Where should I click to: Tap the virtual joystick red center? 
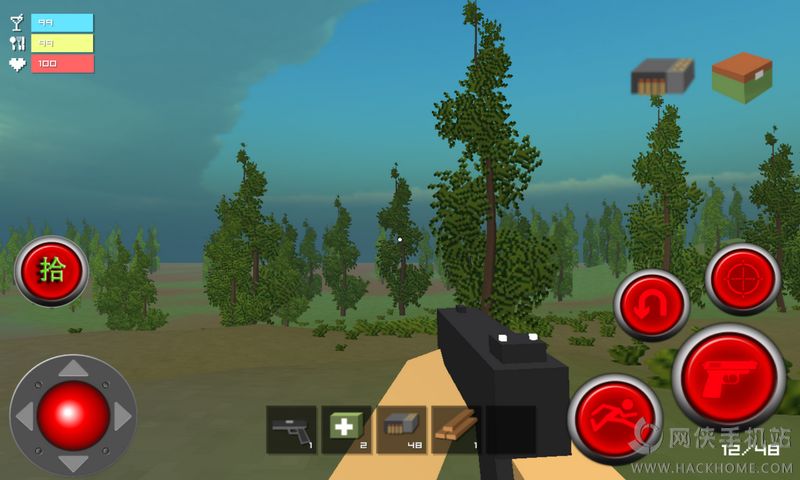(x=73, y=415)
